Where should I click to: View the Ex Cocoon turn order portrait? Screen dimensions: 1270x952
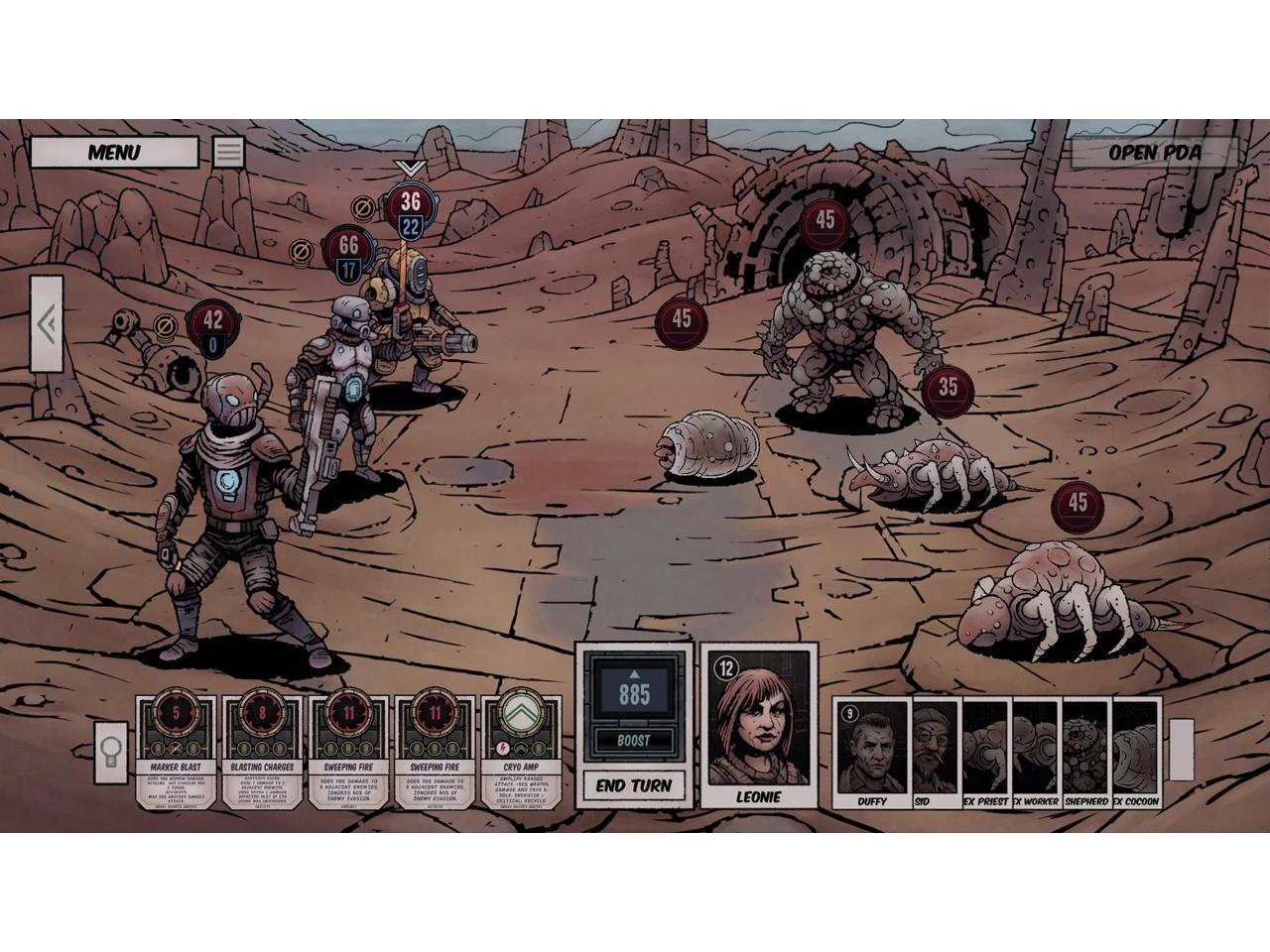pos(1136,752)
